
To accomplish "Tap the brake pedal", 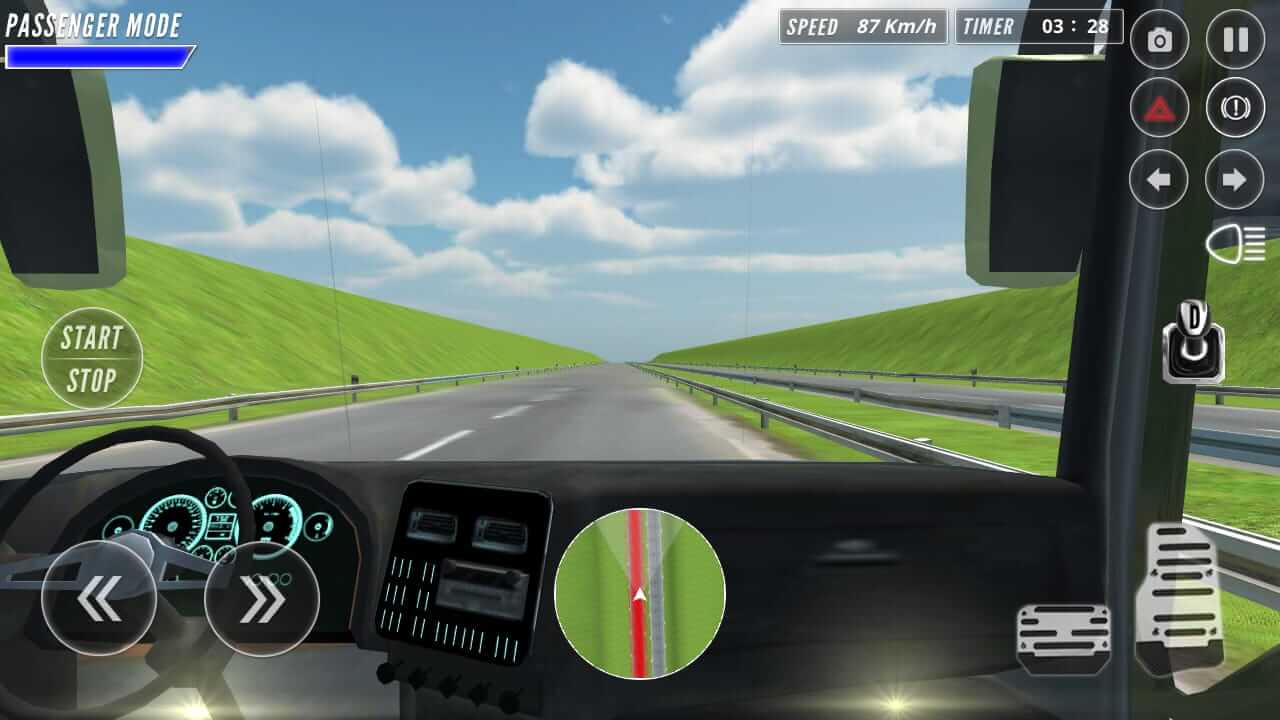I will pos(1063,638).
